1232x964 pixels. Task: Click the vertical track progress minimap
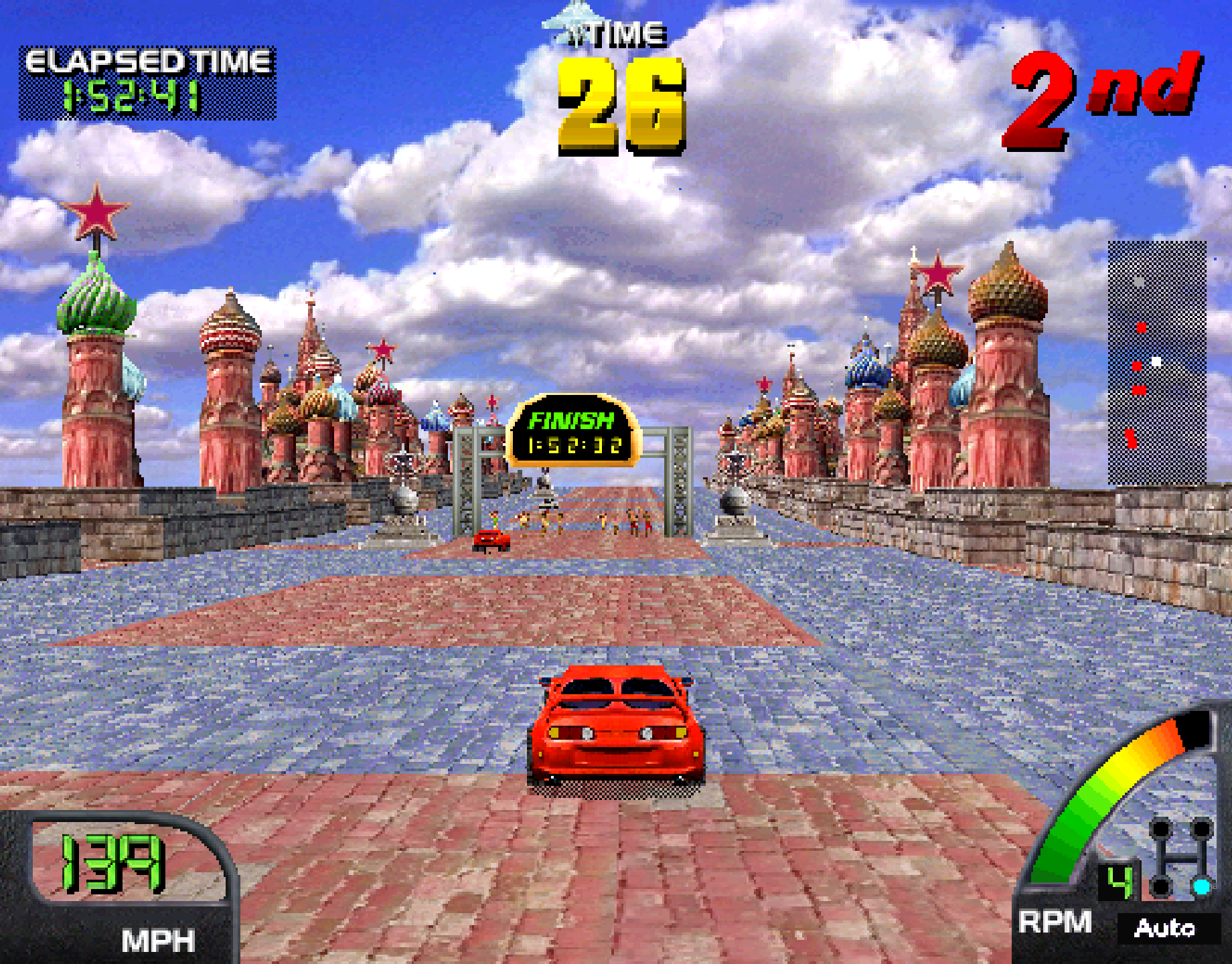point(1157,362)
